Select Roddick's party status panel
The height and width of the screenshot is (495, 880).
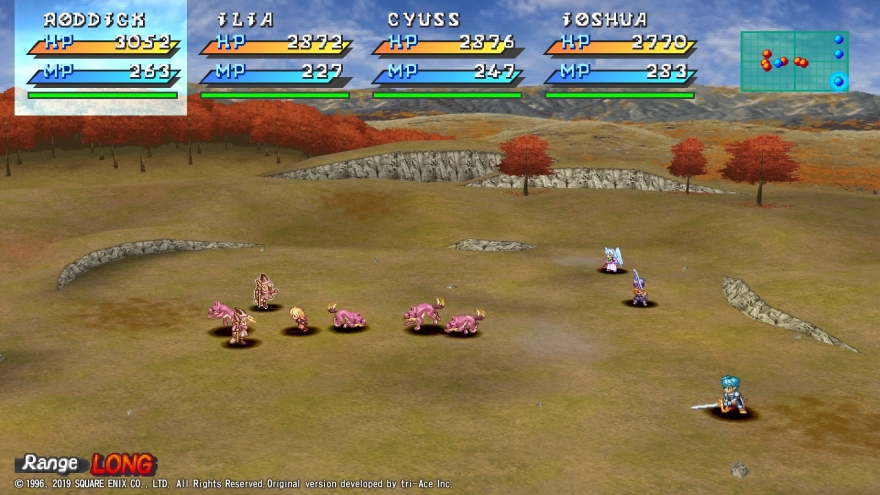100,57
